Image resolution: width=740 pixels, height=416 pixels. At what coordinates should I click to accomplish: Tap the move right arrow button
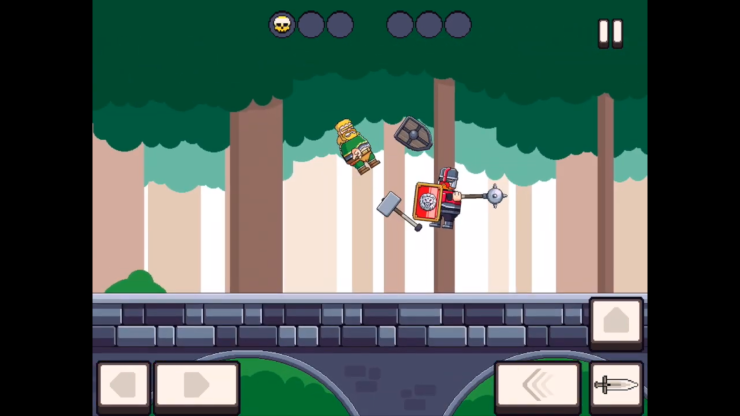(196, 386)
